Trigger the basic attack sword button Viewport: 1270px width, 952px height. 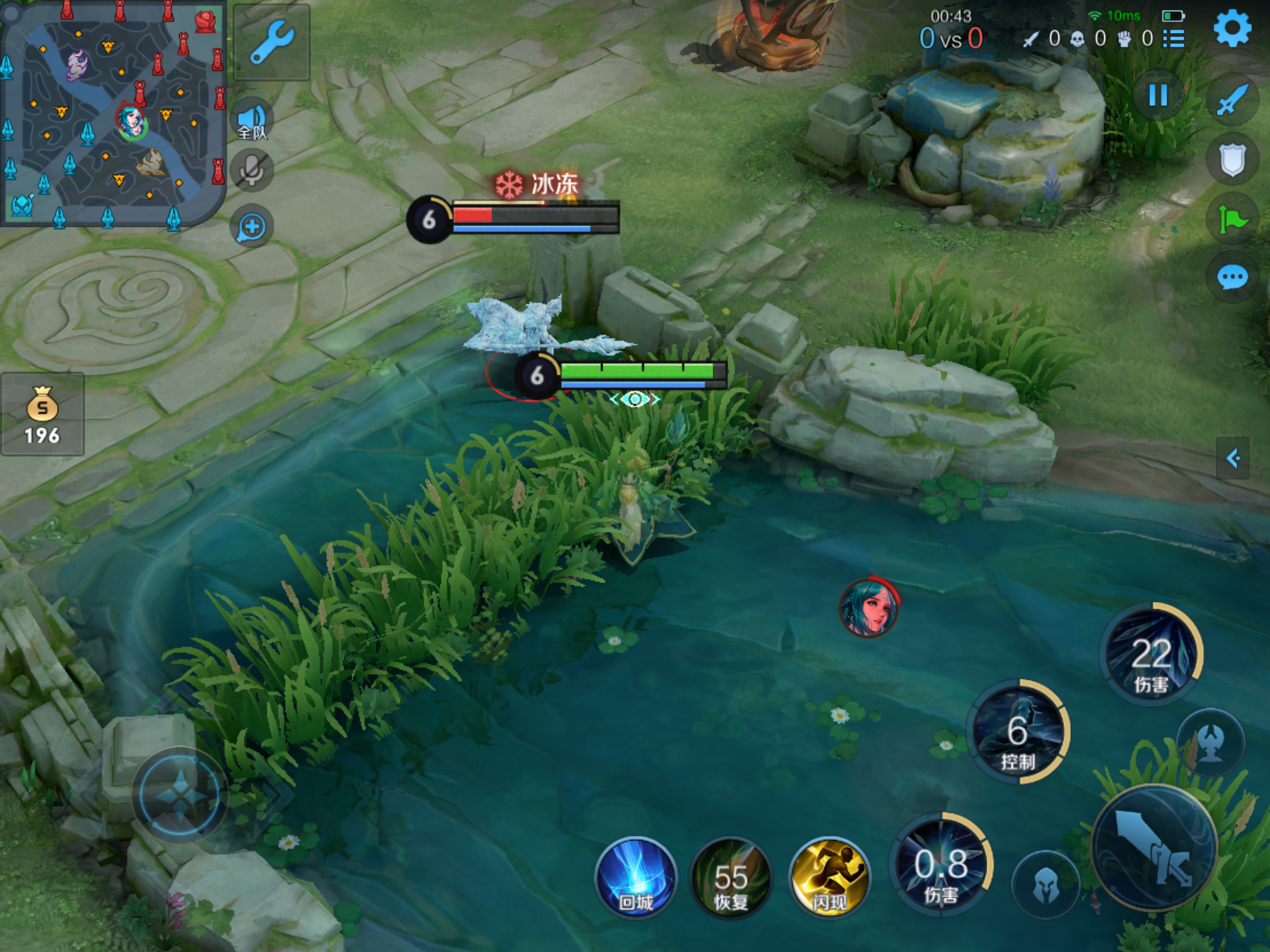pyautogui.click(x=1154, y=847)
